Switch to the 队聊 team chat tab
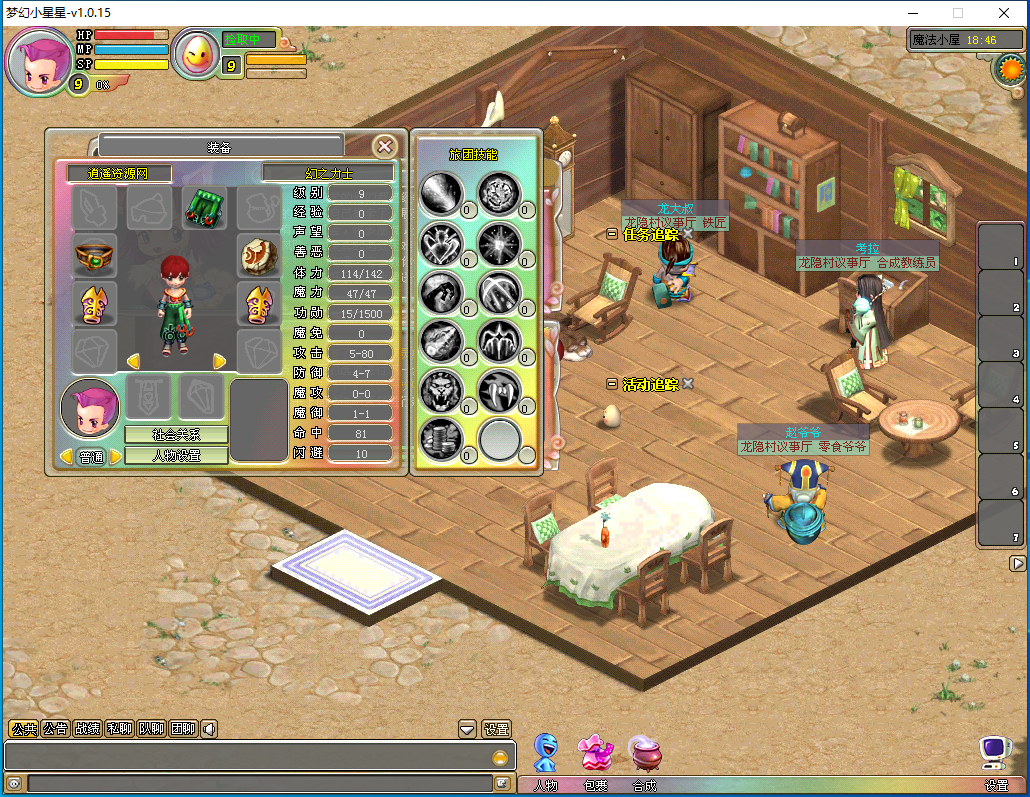Screen dimensions: 1030x797 point(151,729)
